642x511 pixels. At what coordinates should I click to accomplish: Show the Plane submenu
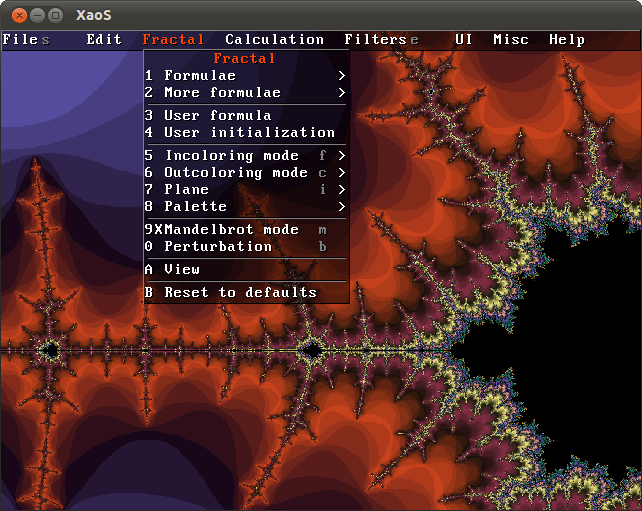(187, 190)
